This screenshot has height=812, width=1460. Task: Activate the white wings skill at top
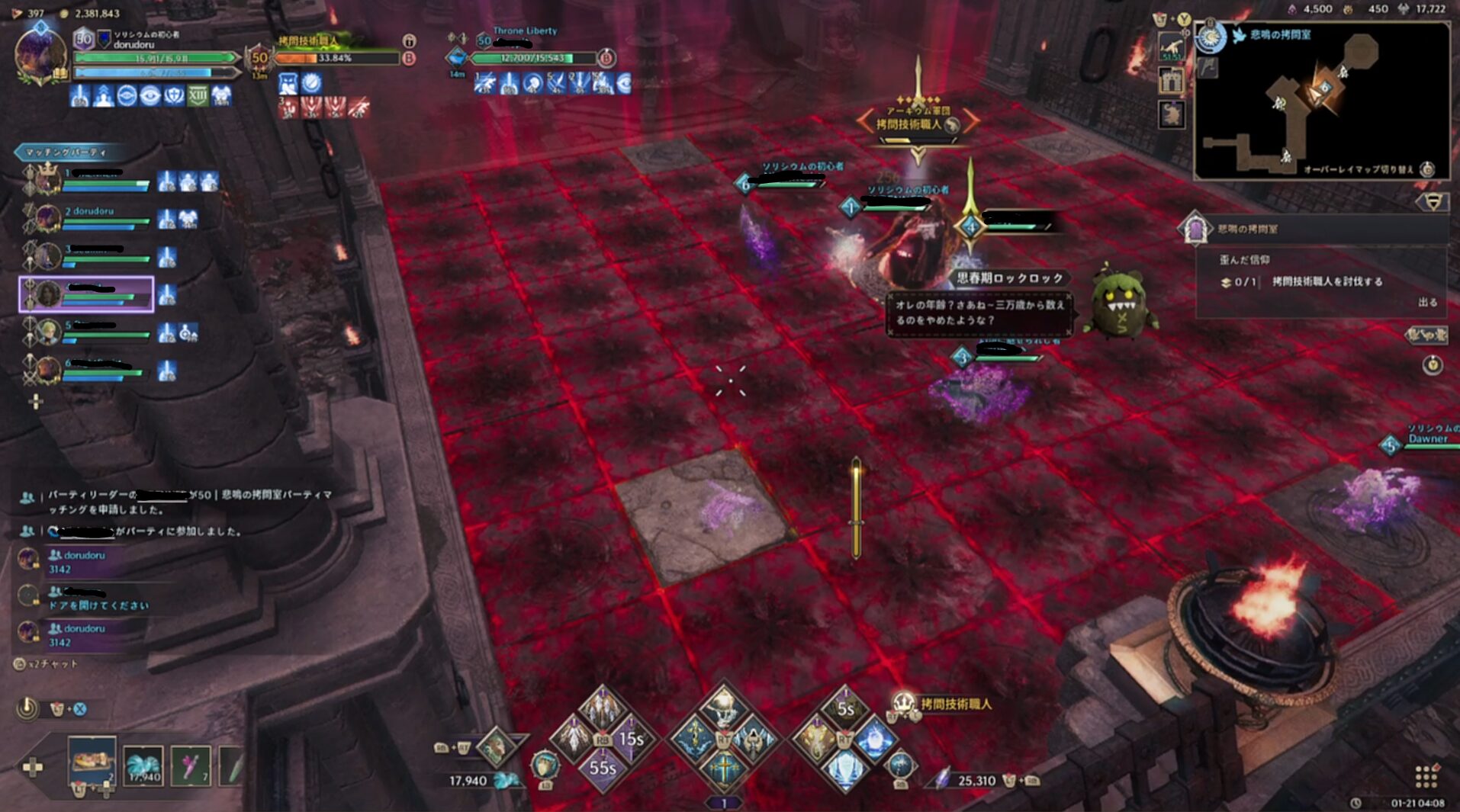click(x=602, y=707)
